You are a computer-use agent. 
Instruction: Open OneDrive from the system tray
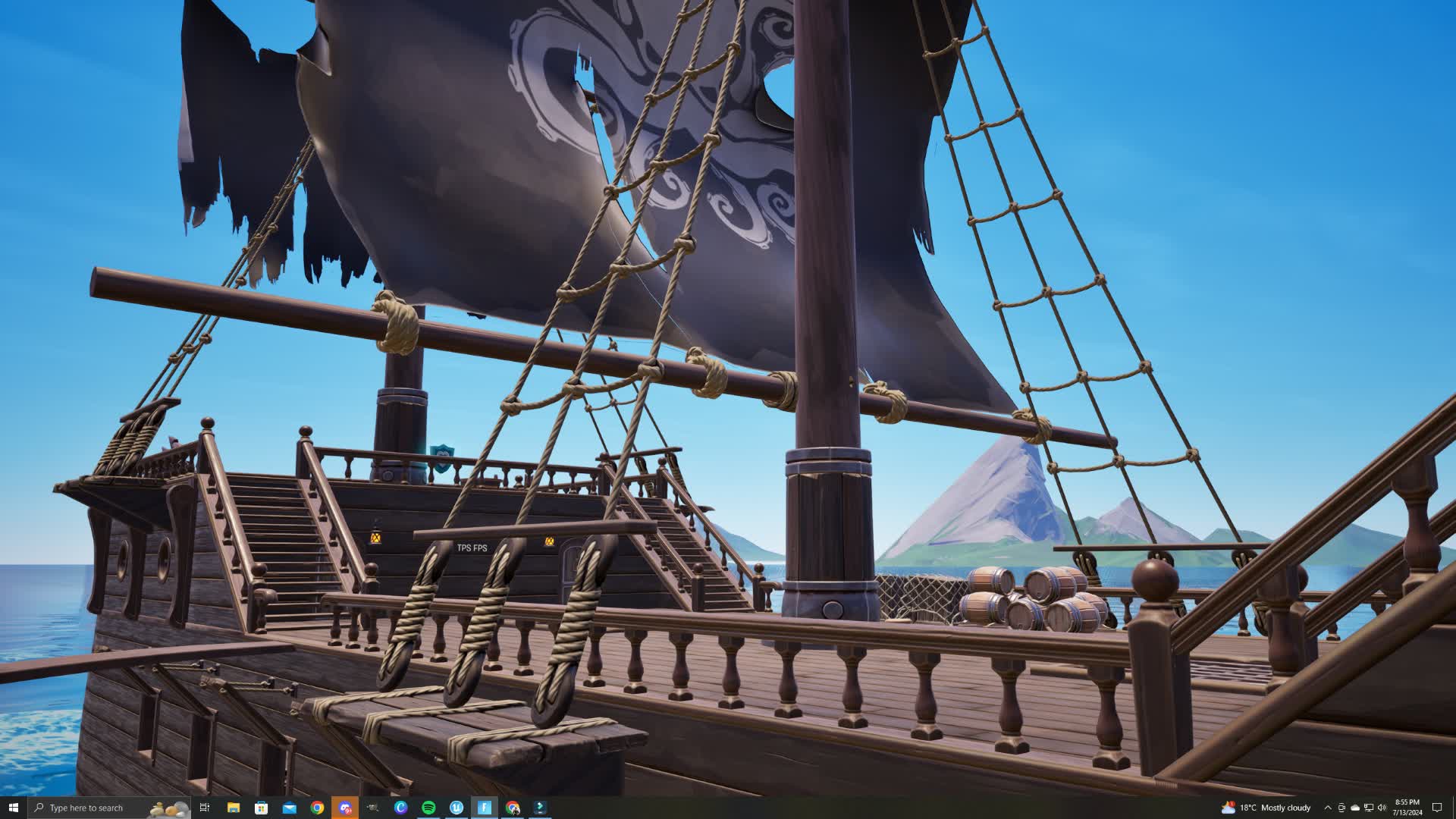1355,808
